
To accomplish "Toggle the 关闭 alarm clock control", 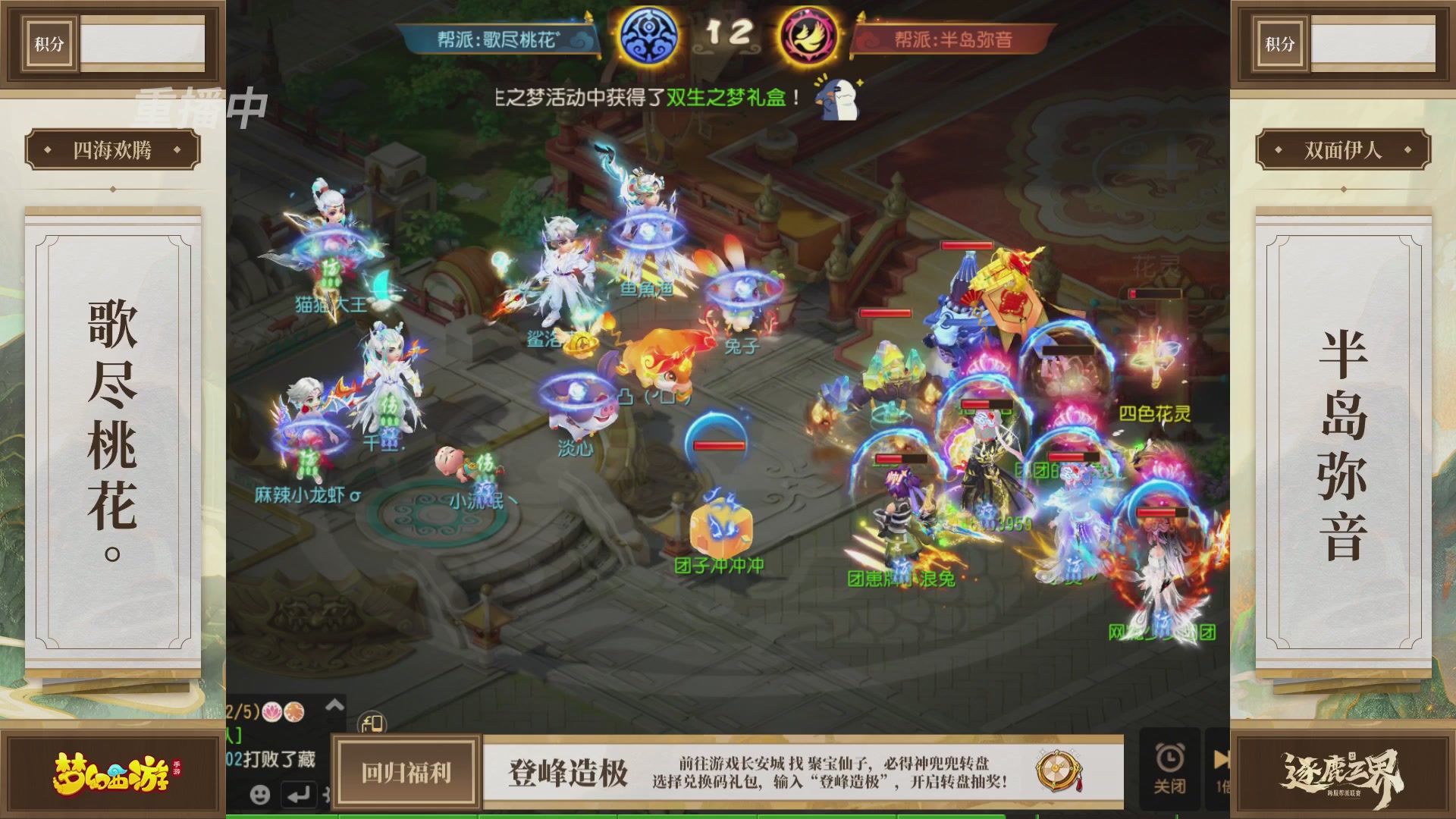I will (x=1170, y=764).
